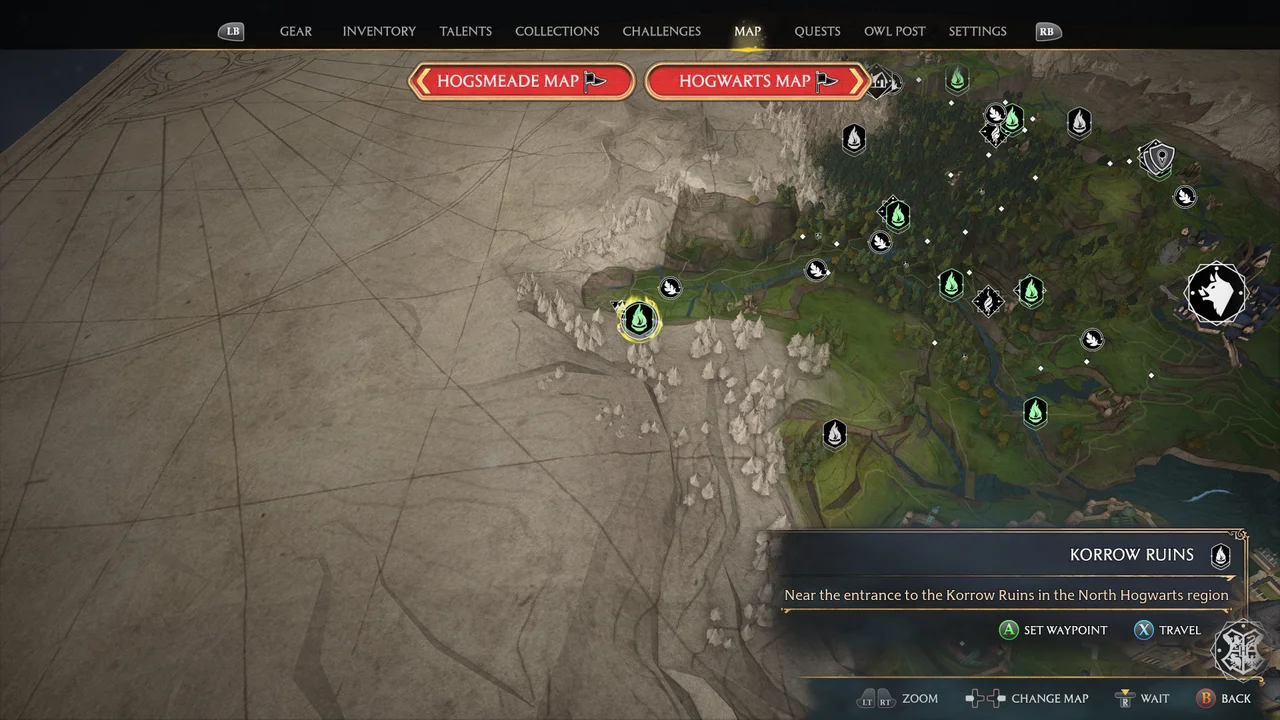Viewport: 1280px width, 720px height.
Task: Click the large beast emblem map marker
Action: (1216, 294)
